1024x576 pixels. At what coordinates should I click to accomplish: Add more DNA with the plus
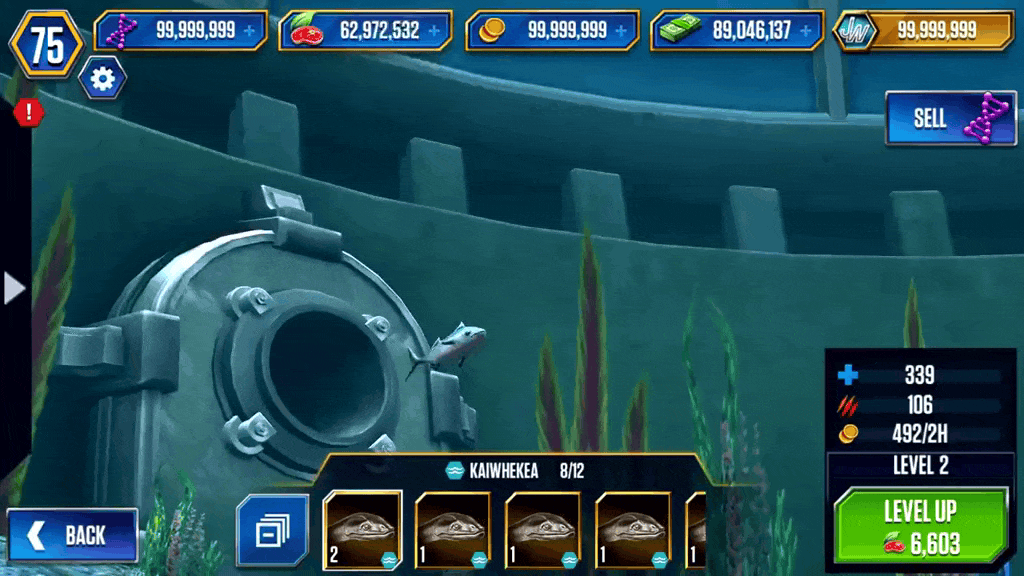[249, 31]
